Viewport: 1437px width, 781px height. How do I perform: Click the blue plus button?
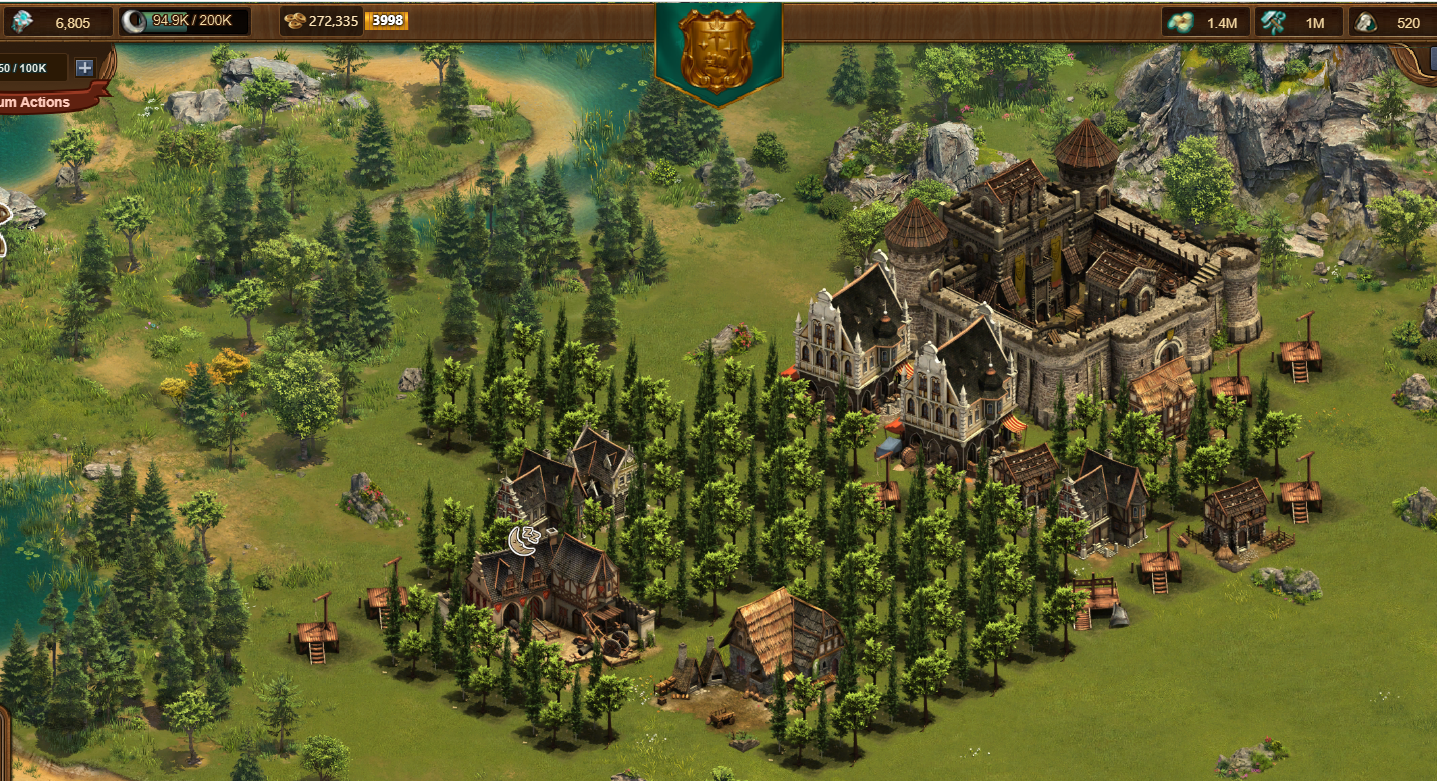[x=84, y=68]
